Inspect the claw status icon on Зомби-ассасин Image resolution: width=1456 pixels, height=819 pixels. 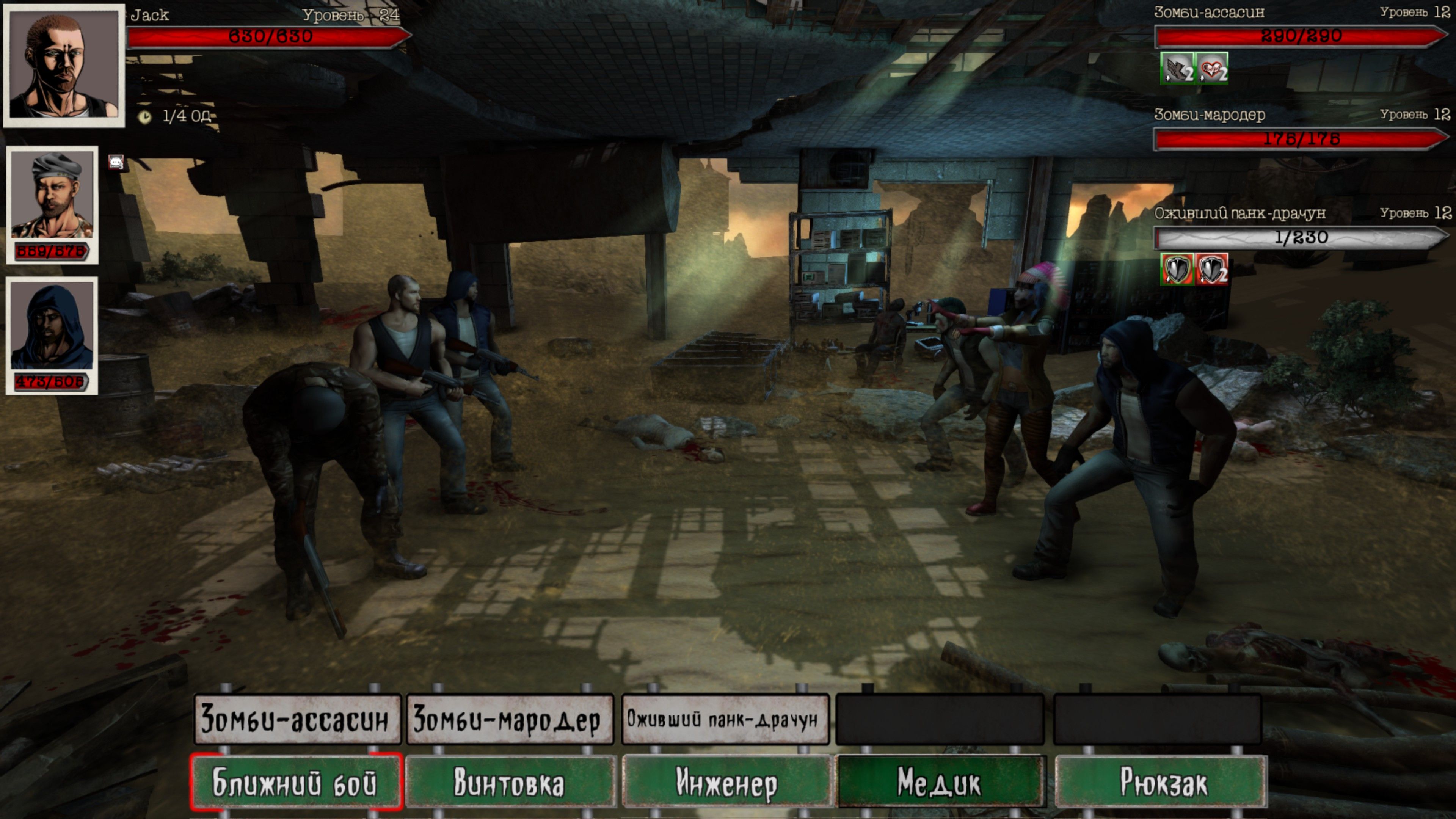pos(1177,68)
